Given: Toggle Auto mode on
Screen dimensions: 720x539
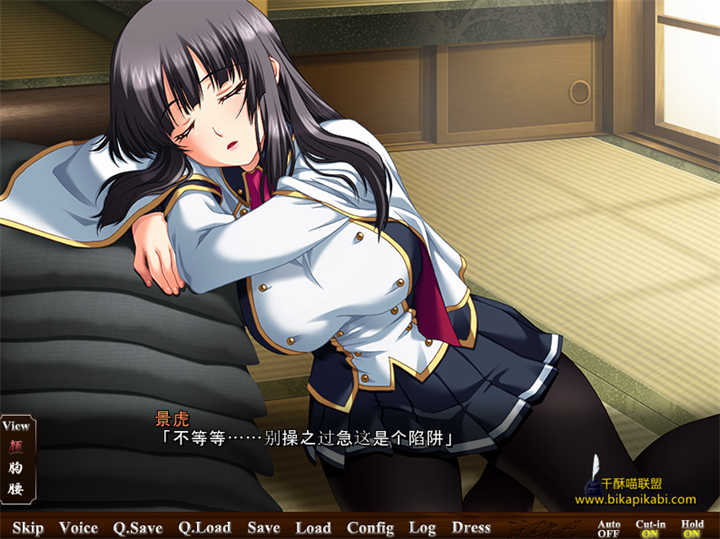Looking at the screenshot, I should (x=608, y=528).
